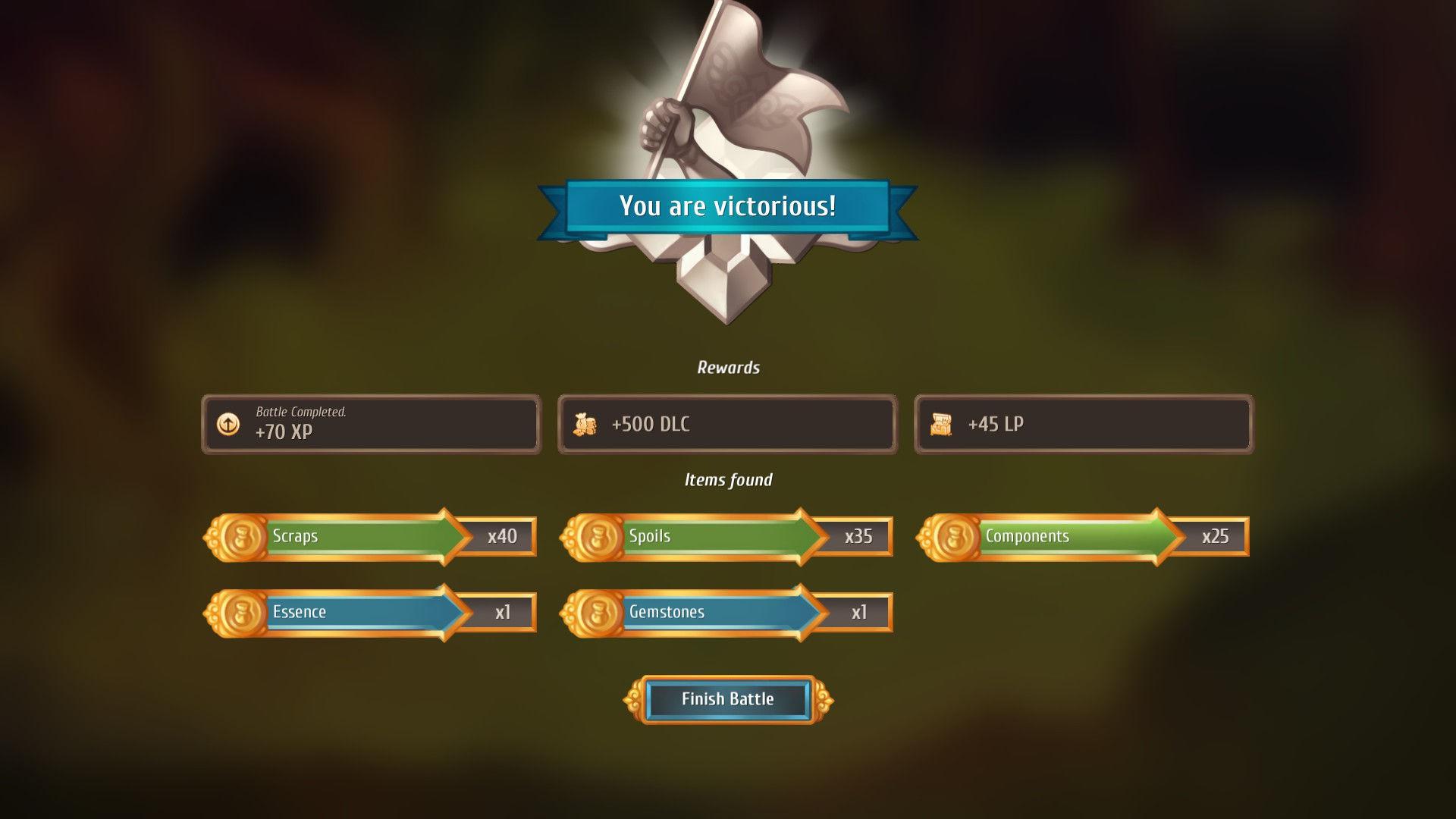Click the Battle Completed +70 XP reward panel
Image resolution: width=1456 pixels, height=819 pixels.
pos(372,425)
